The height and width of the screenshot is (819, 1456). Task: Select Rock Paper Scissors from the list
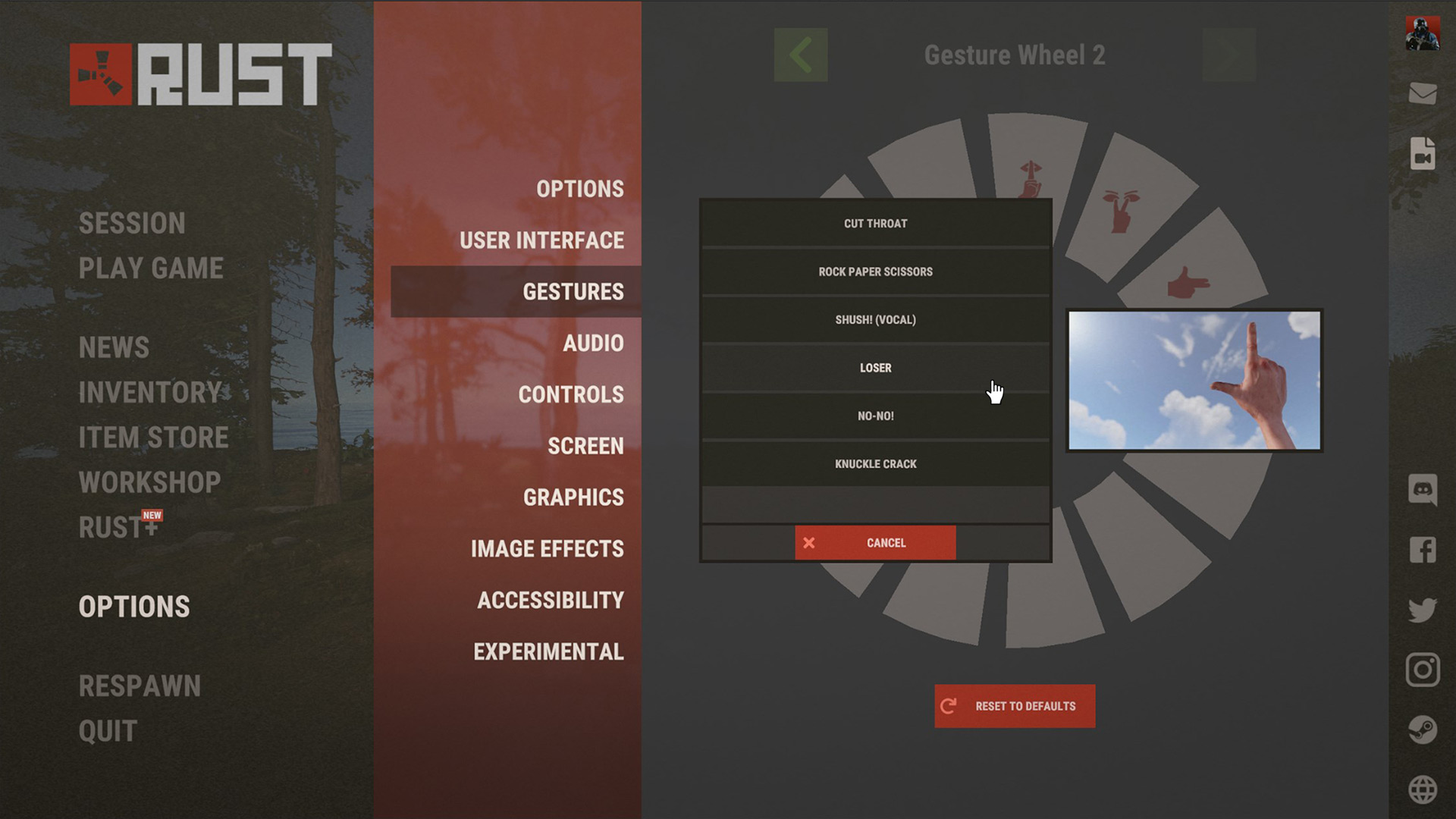tap(875, 271)
